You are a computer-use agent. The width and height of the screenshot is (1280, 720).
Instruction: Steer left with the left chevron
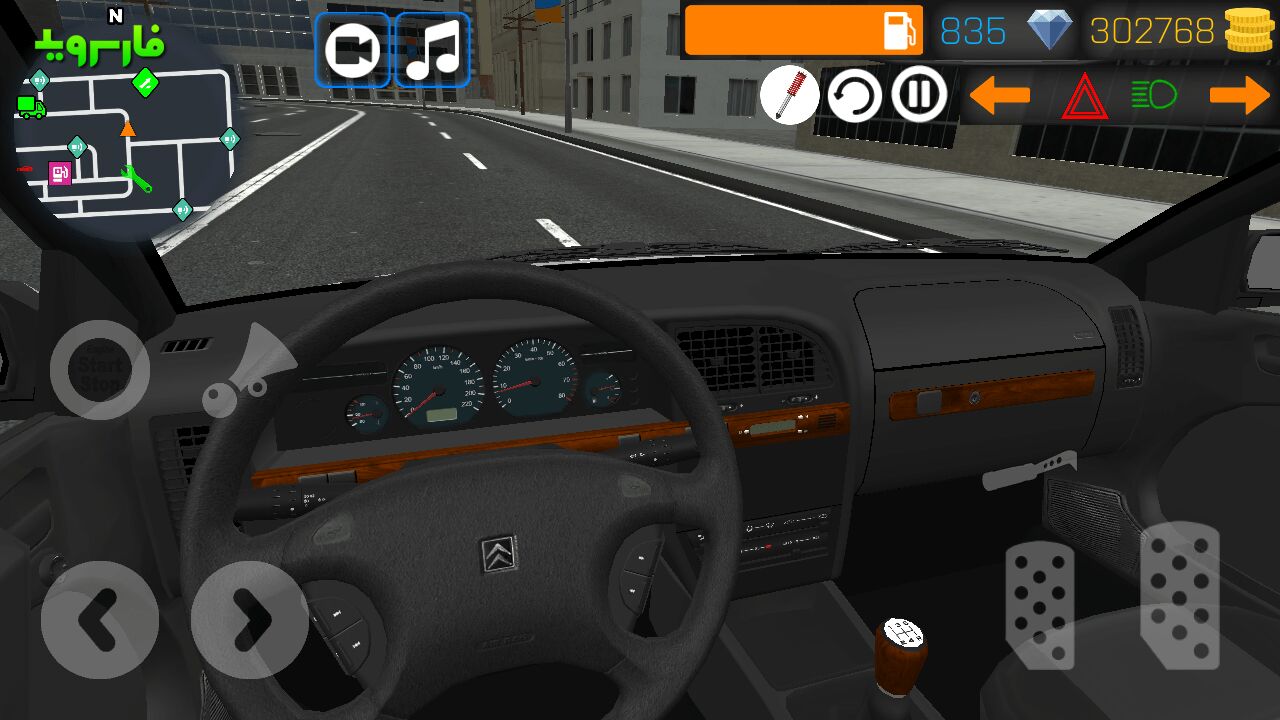99,620
